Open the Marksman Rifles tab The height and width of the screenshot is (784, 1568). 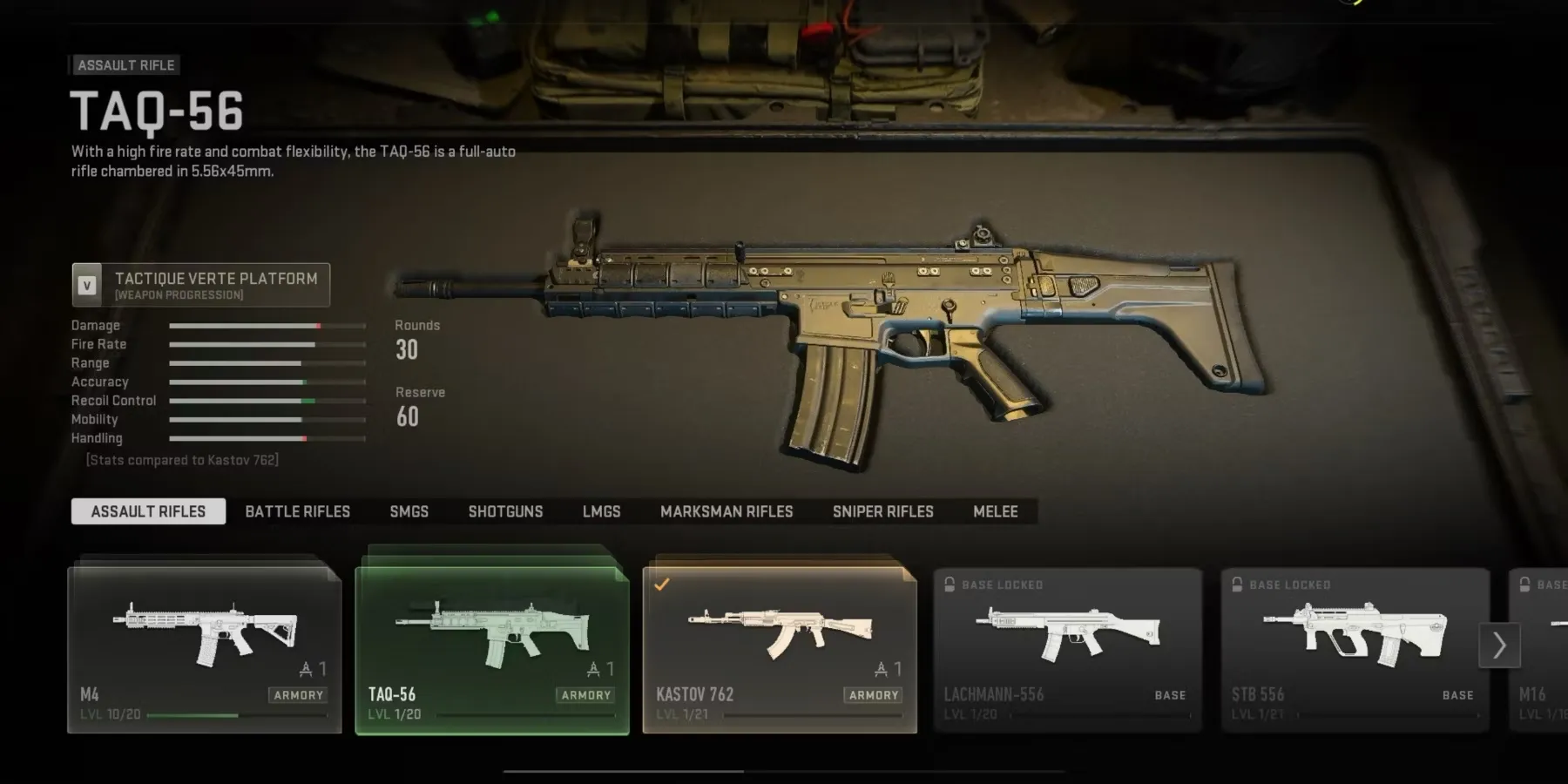point(727,511)
